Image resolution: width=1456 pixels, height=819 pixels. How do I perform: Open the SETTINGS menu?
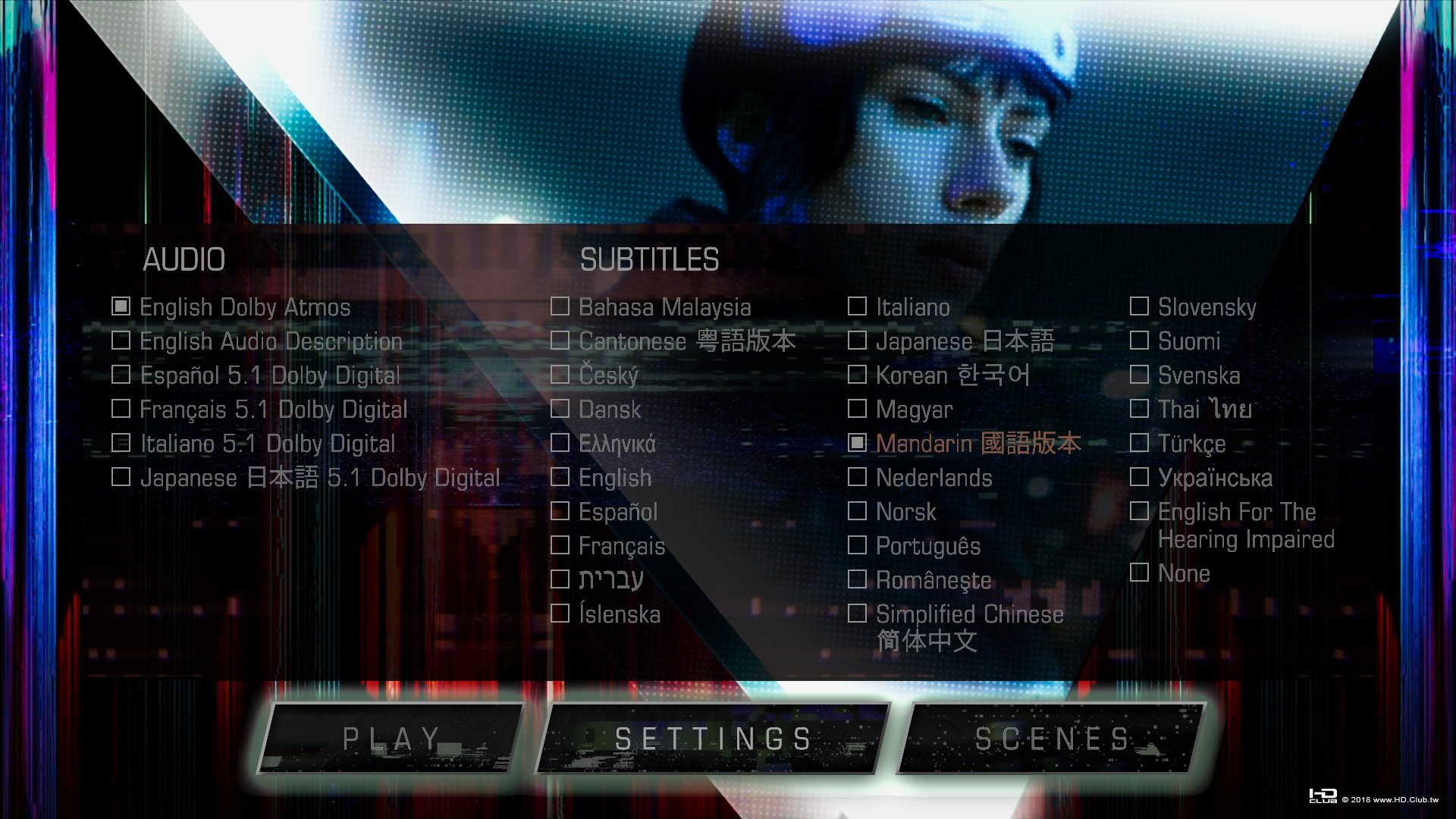click(711, 737)
